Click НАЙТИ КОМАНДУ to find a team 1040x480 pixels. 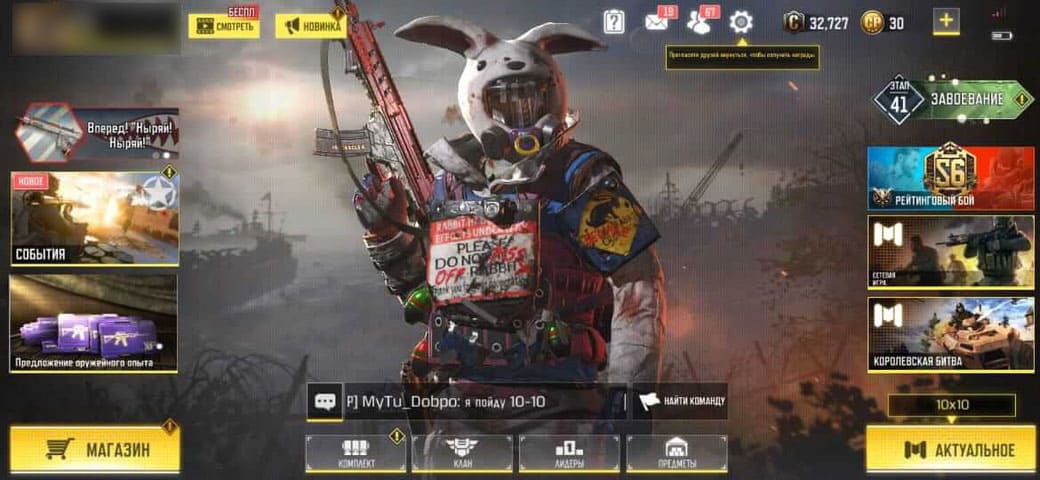[x=680, y=401]
